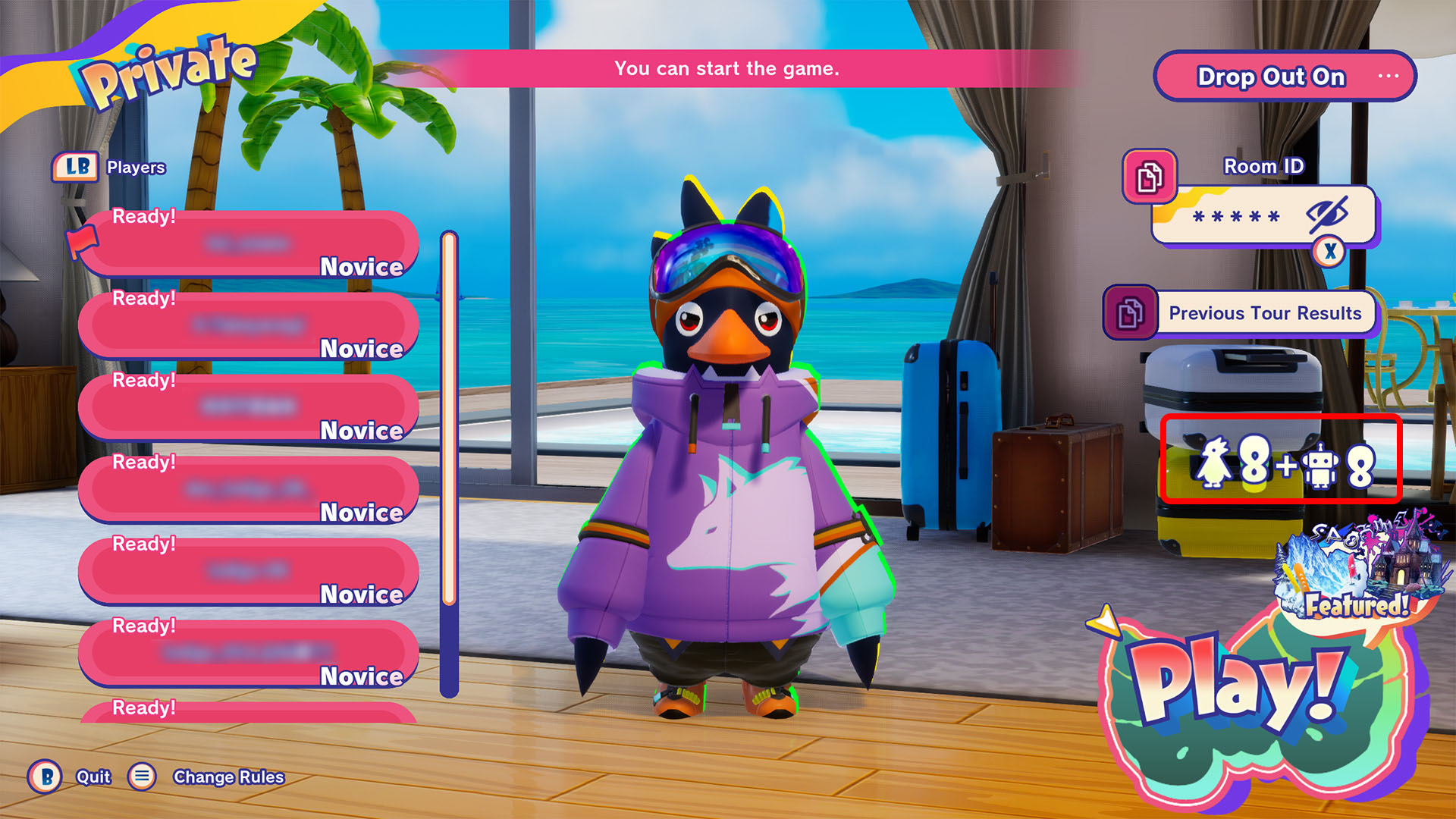The width and height of the screenshot is (1456, 819).
Task: Click the player list scrollbar
Action: point(449,463)
